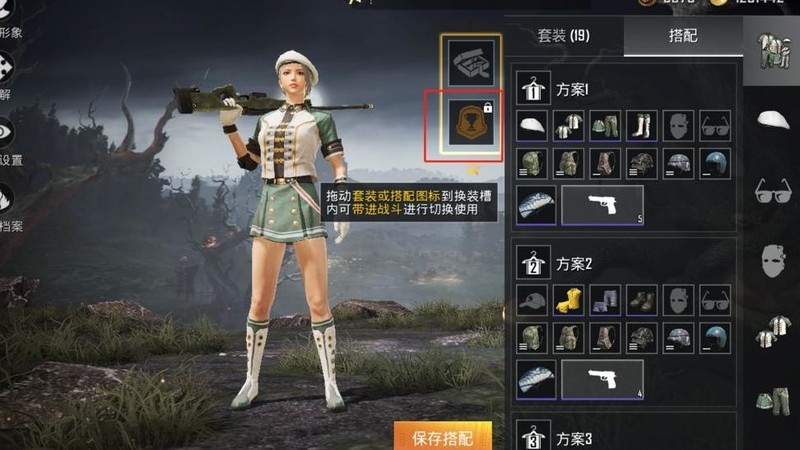Click the locked trophy outfit slot
800x450 pixels.
465,127
